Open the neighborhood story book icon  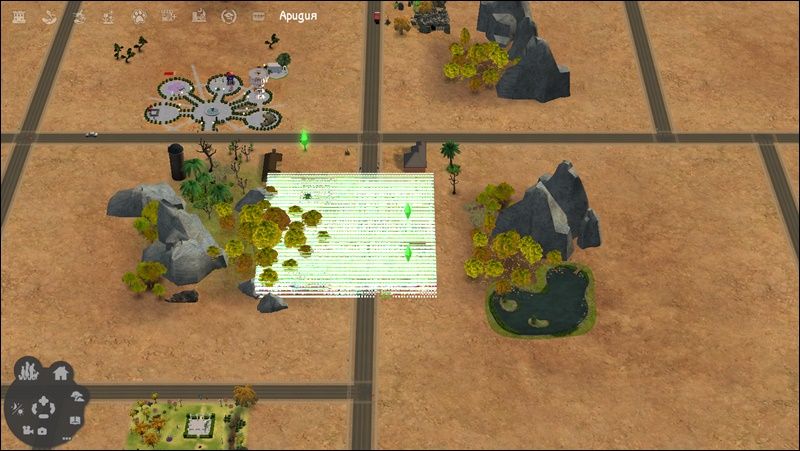tap(76, 420)
